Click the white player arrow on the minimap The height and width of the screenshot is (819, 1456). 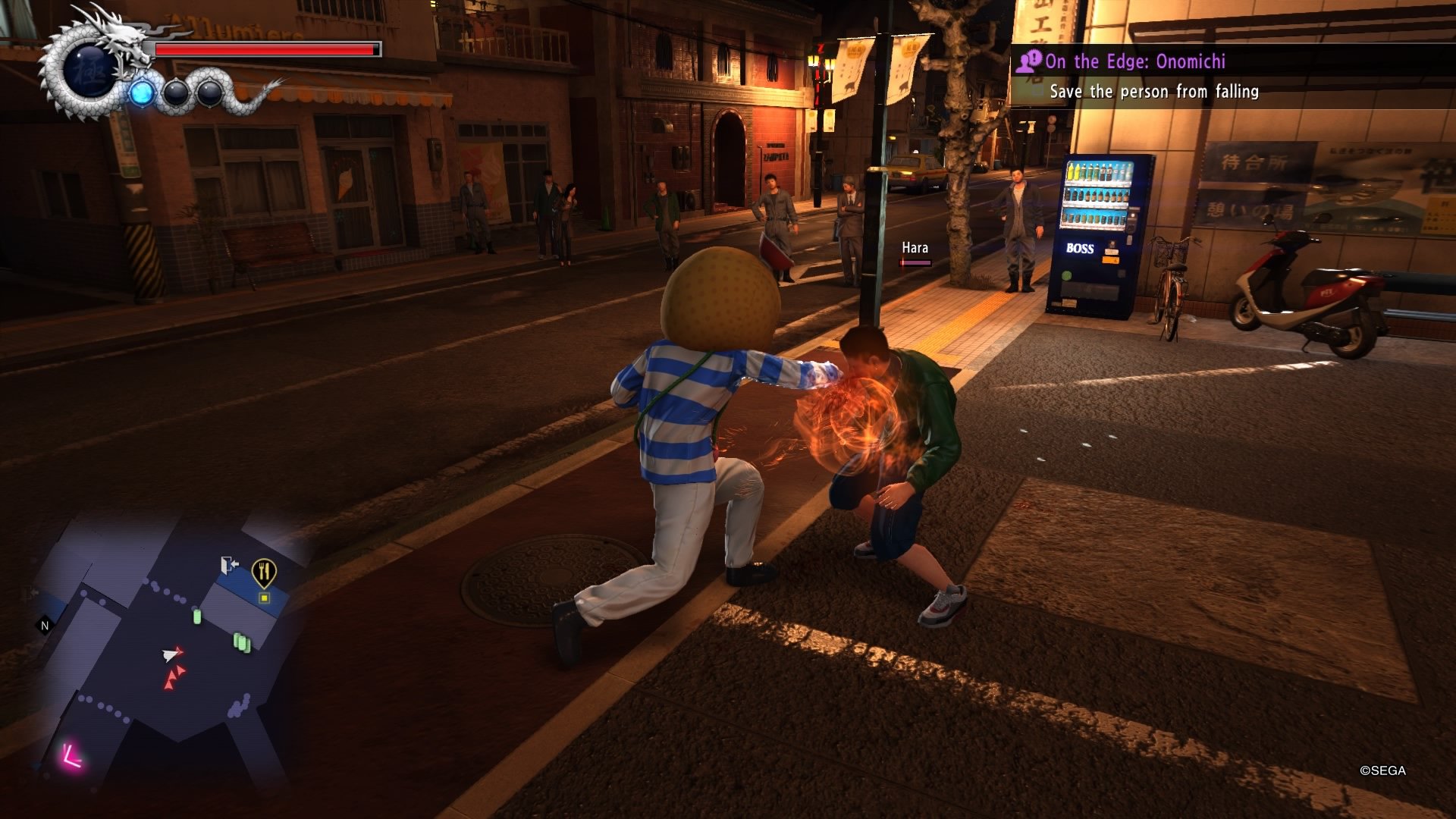(x=170, y=655)
